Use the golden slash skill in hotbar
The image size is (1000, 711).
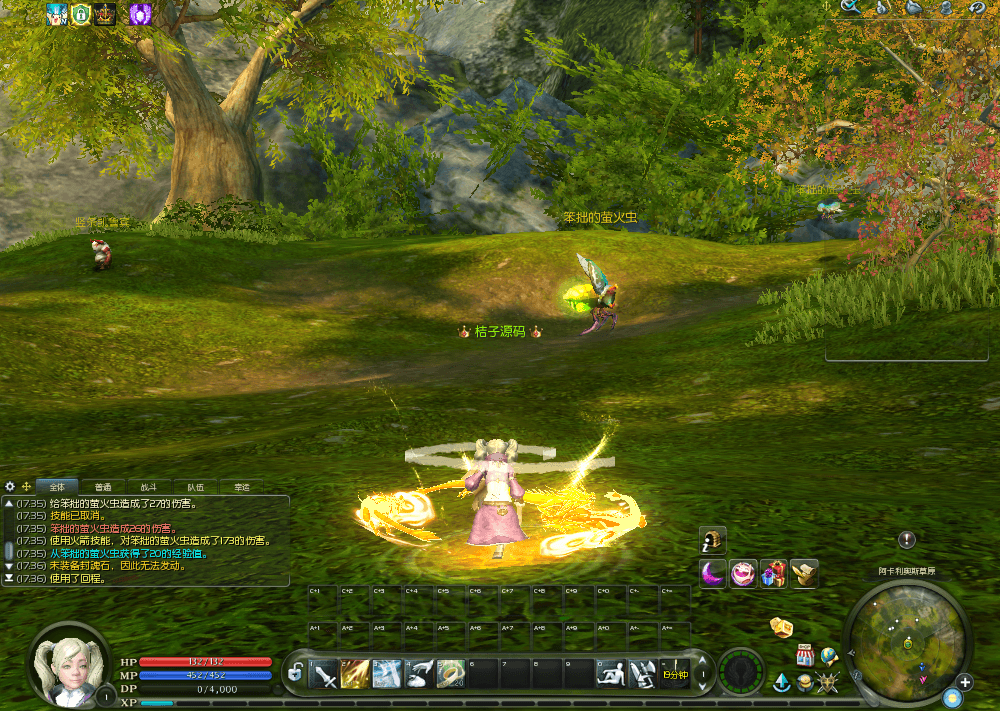(x=356, y=674)
